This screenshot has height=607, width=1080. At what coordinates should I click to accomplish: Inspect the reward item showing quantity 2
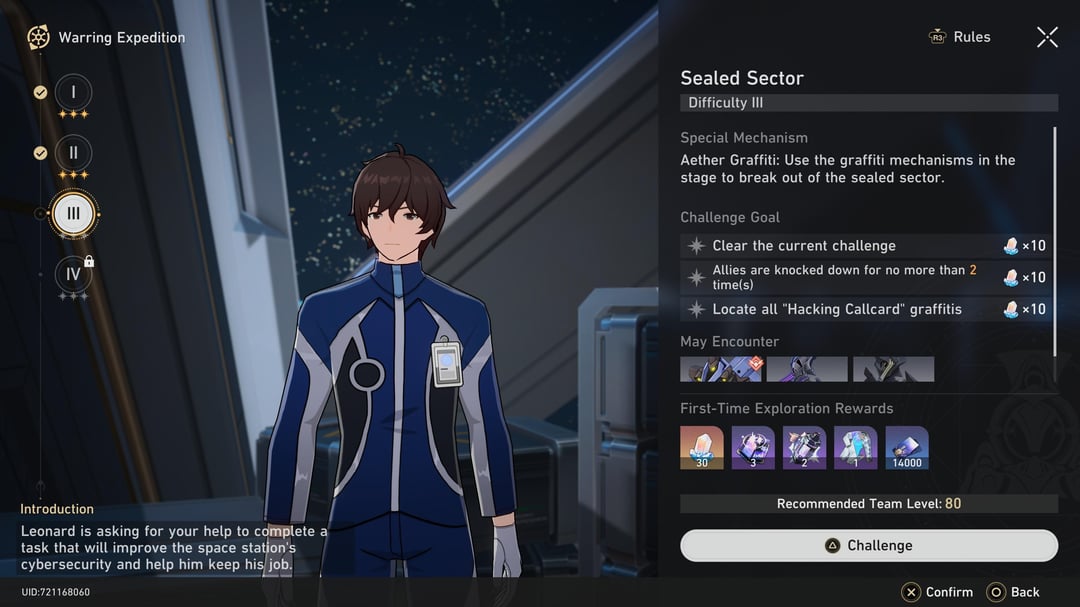(804, 447)
